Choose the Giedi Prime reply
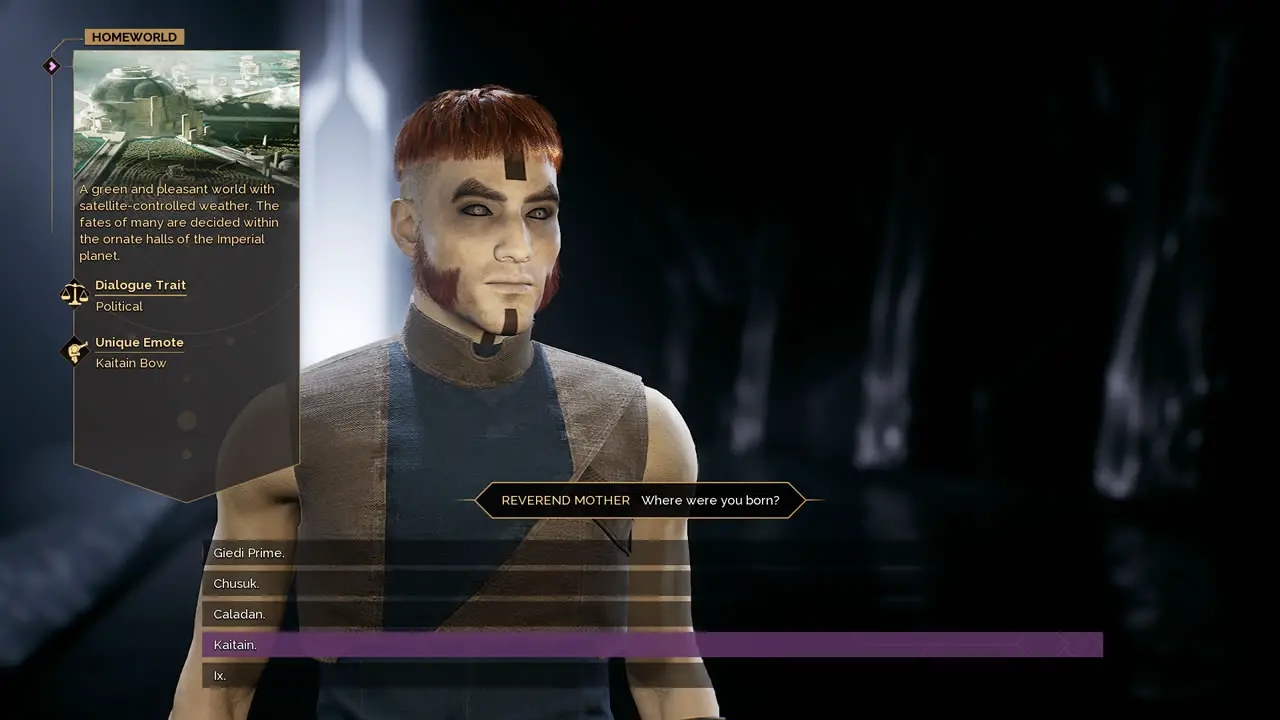Screen dimensions: 1280x720 click(x=249, y=553)
